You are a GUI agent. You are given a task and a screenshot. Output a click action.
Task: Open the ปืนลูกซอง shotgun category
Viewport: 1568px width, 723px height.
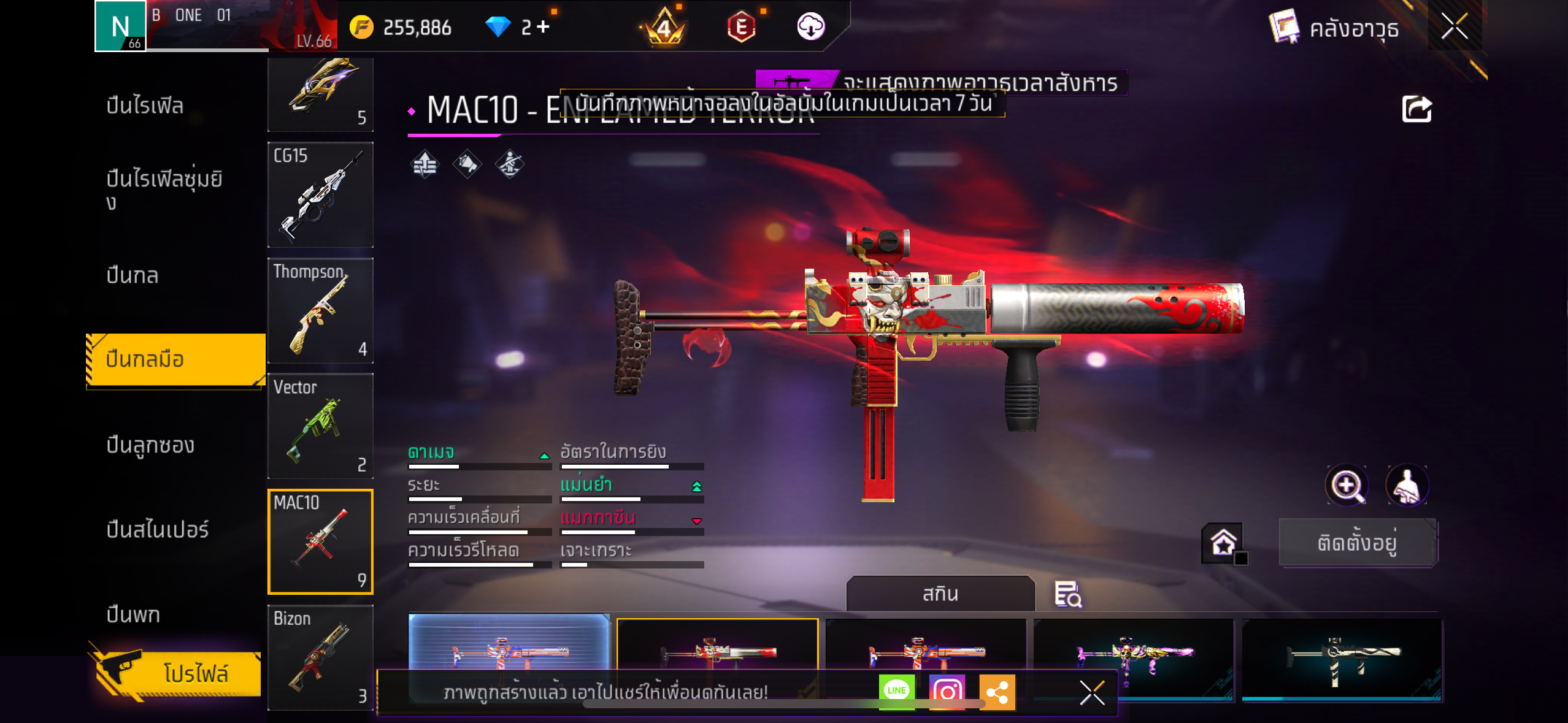pyautogui.click(x=150, y=445)
